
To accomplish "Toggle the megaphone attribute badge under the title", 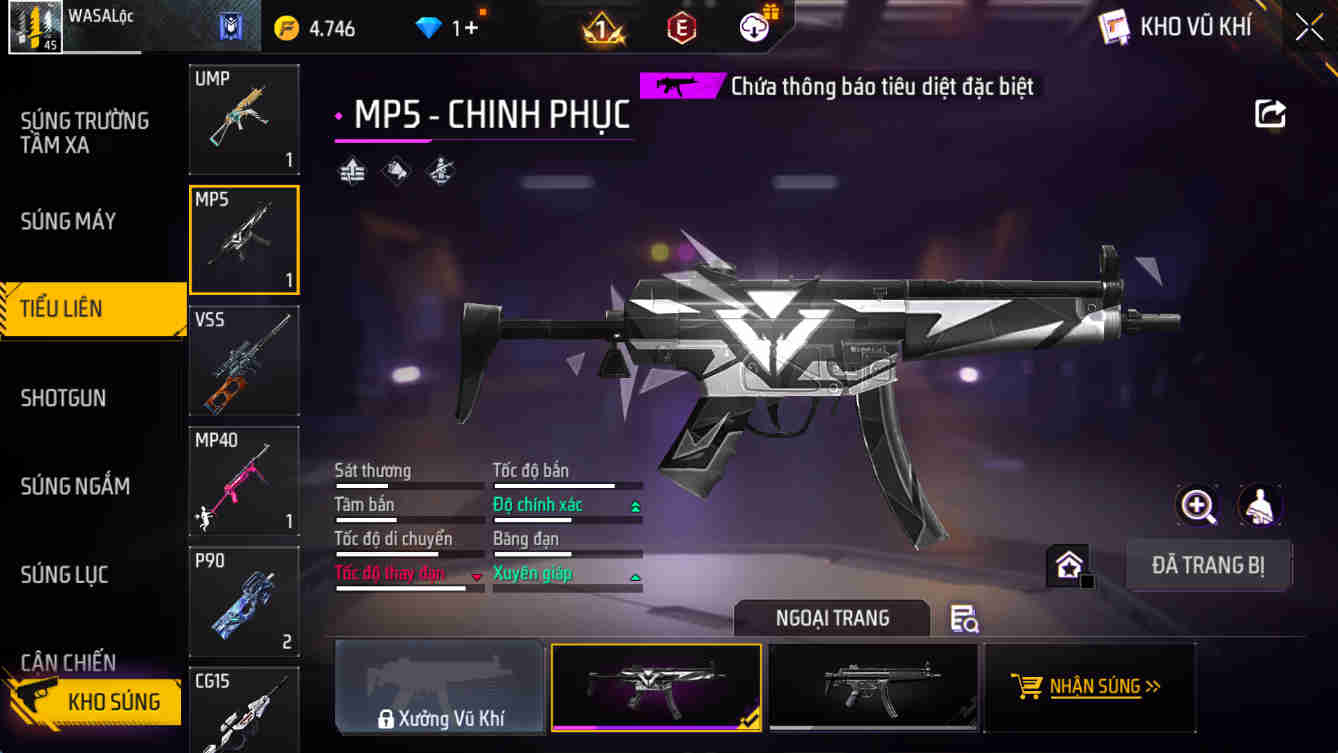I will [395, 171].
